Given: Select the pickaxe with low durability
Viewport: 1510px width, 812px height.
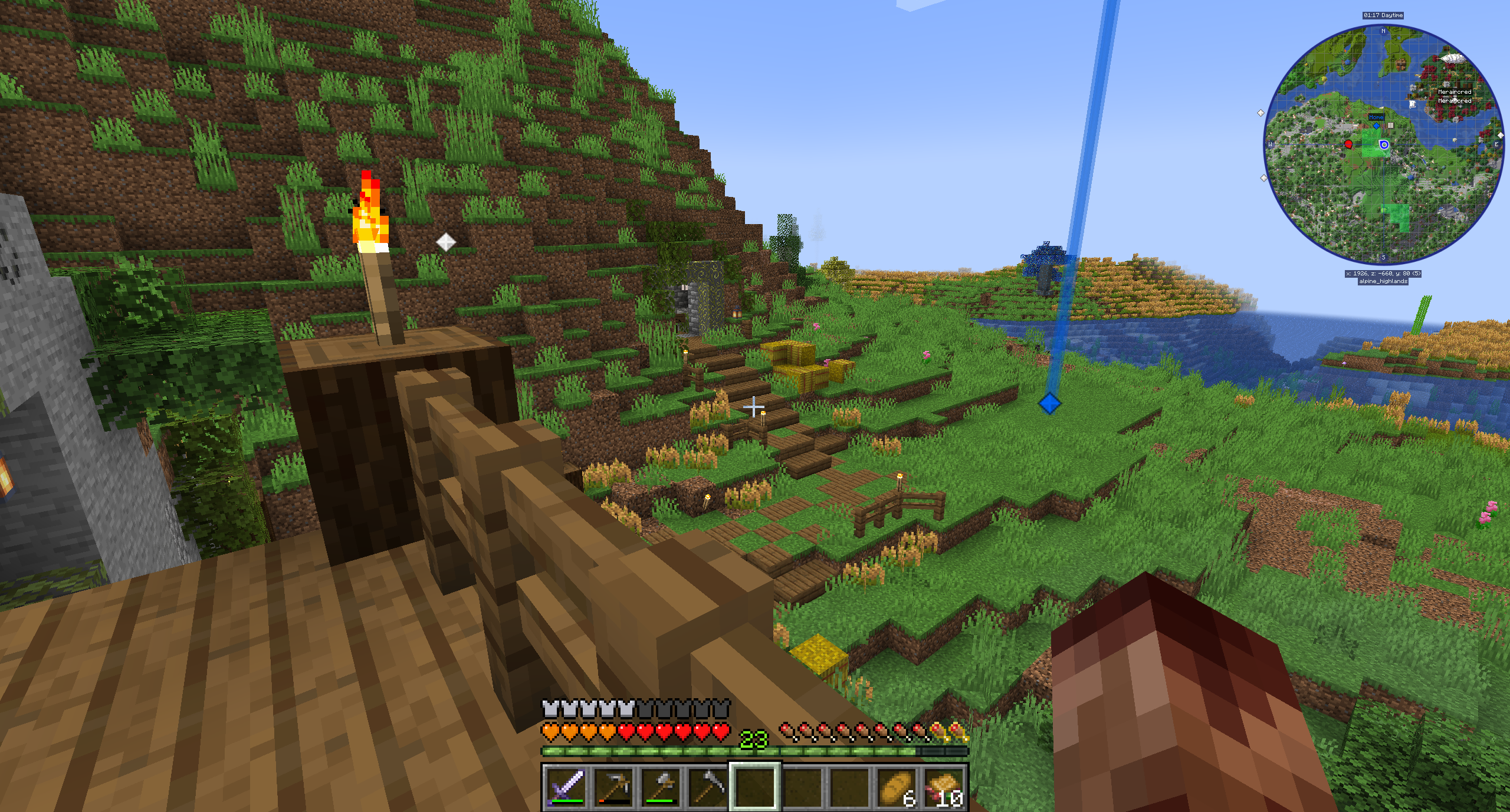Looking at the screenshot, I should point(613,787).
